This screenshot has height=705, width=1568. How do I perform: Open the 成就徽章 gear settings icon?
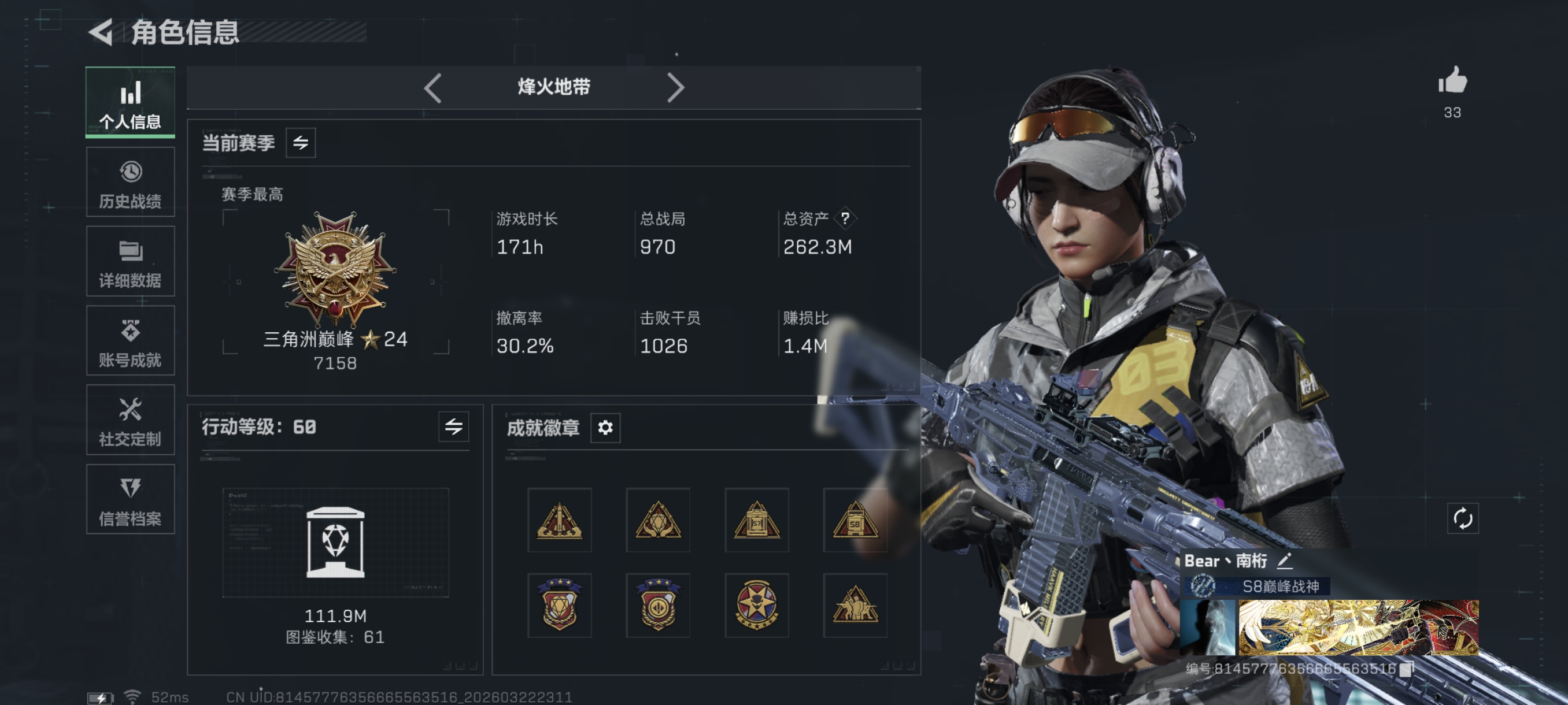point(605,428)
